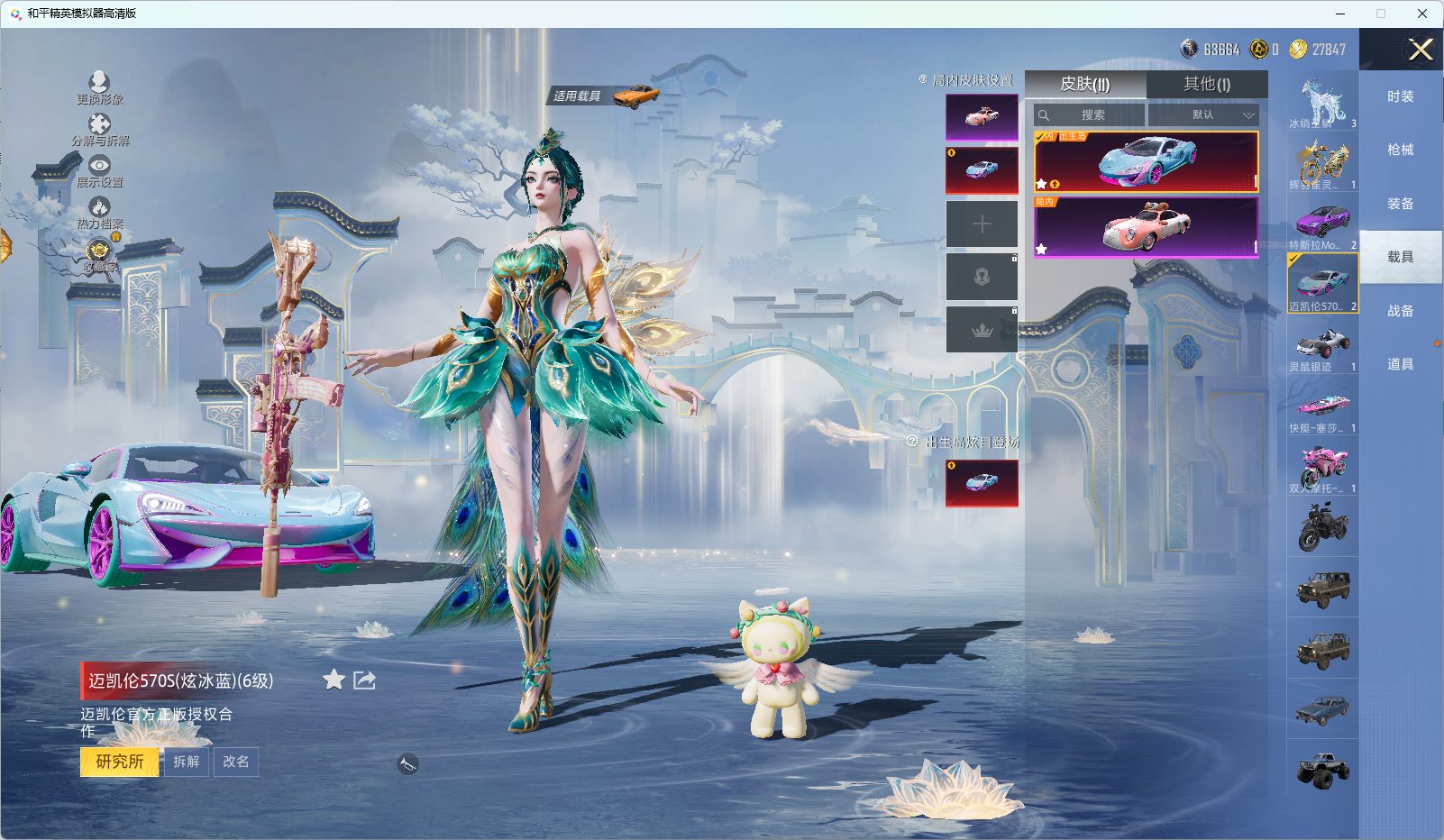Select the 特斯拉 purple car thumbnail
Image resolution: width=1444 pixels, height=840 pixels.
1322,223
